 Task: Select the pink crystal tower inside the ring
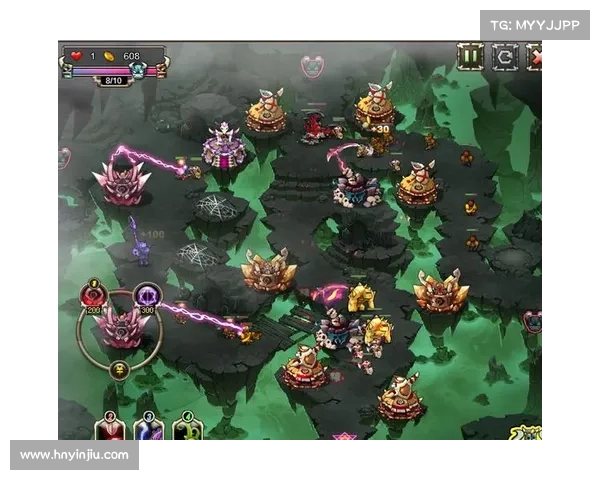121,328
